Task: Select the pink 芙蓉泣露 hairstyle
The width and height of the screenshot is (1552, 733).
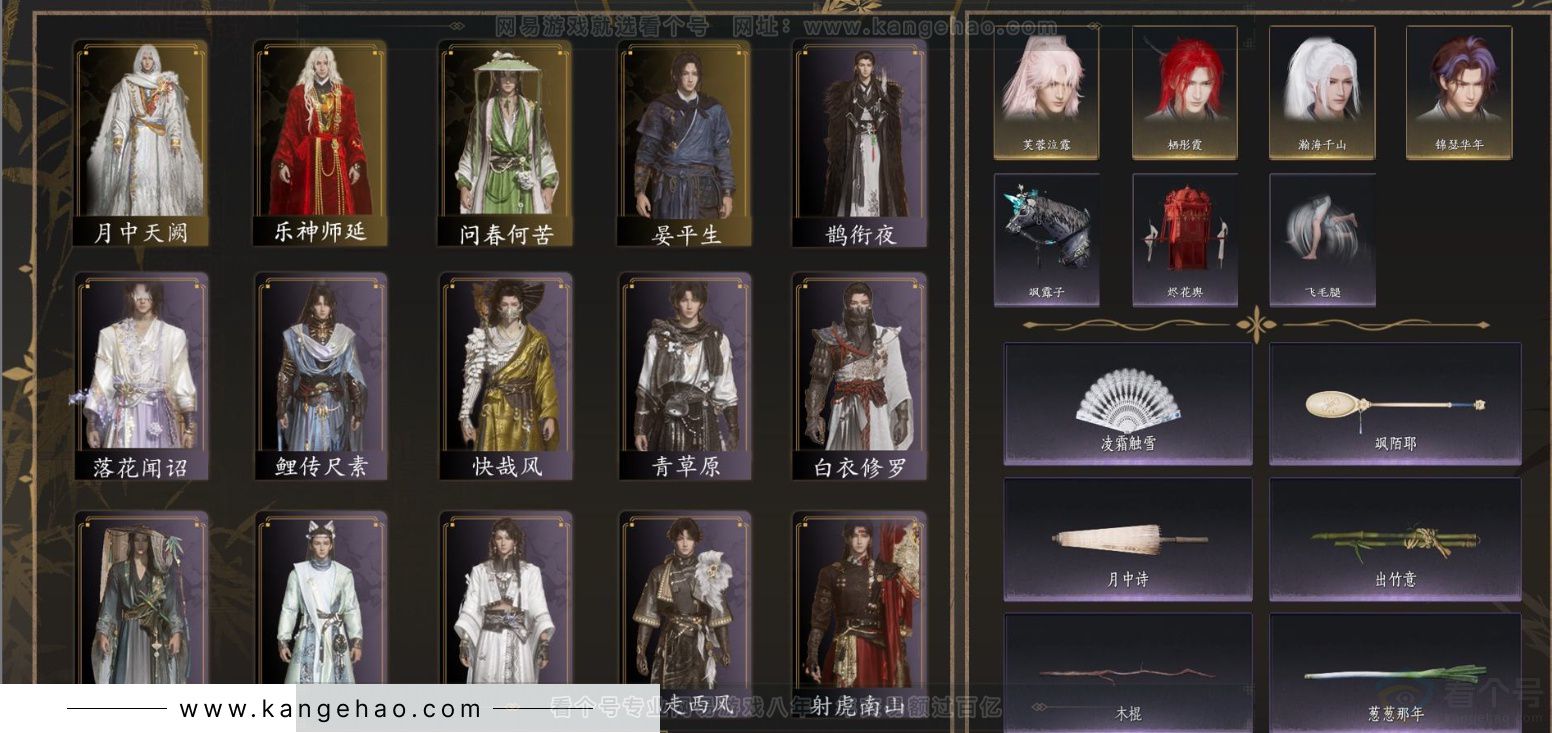Action: coord(1046,92)
